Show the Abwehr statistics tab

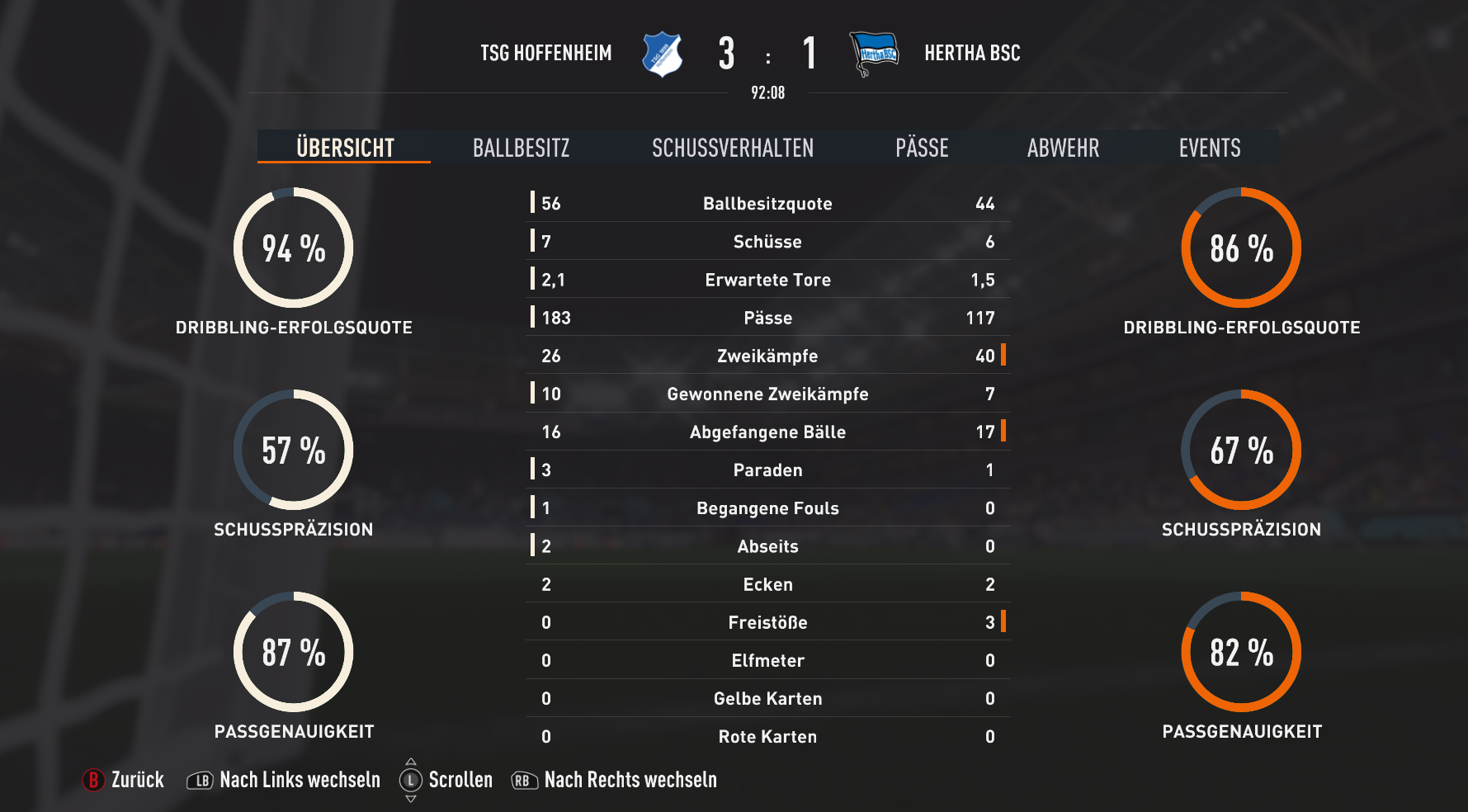(1063, 148)
